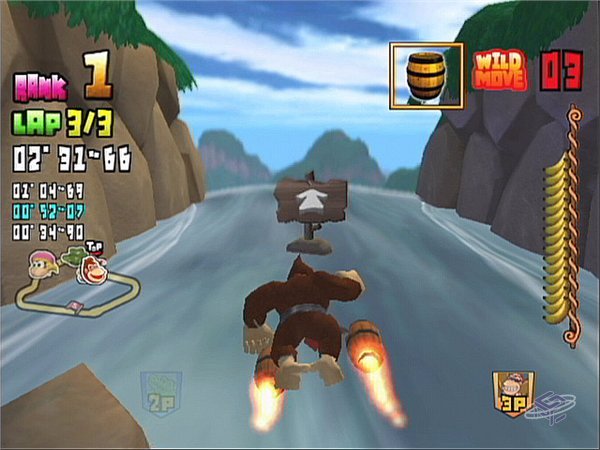Select the barrel item slot

point(426,73)
